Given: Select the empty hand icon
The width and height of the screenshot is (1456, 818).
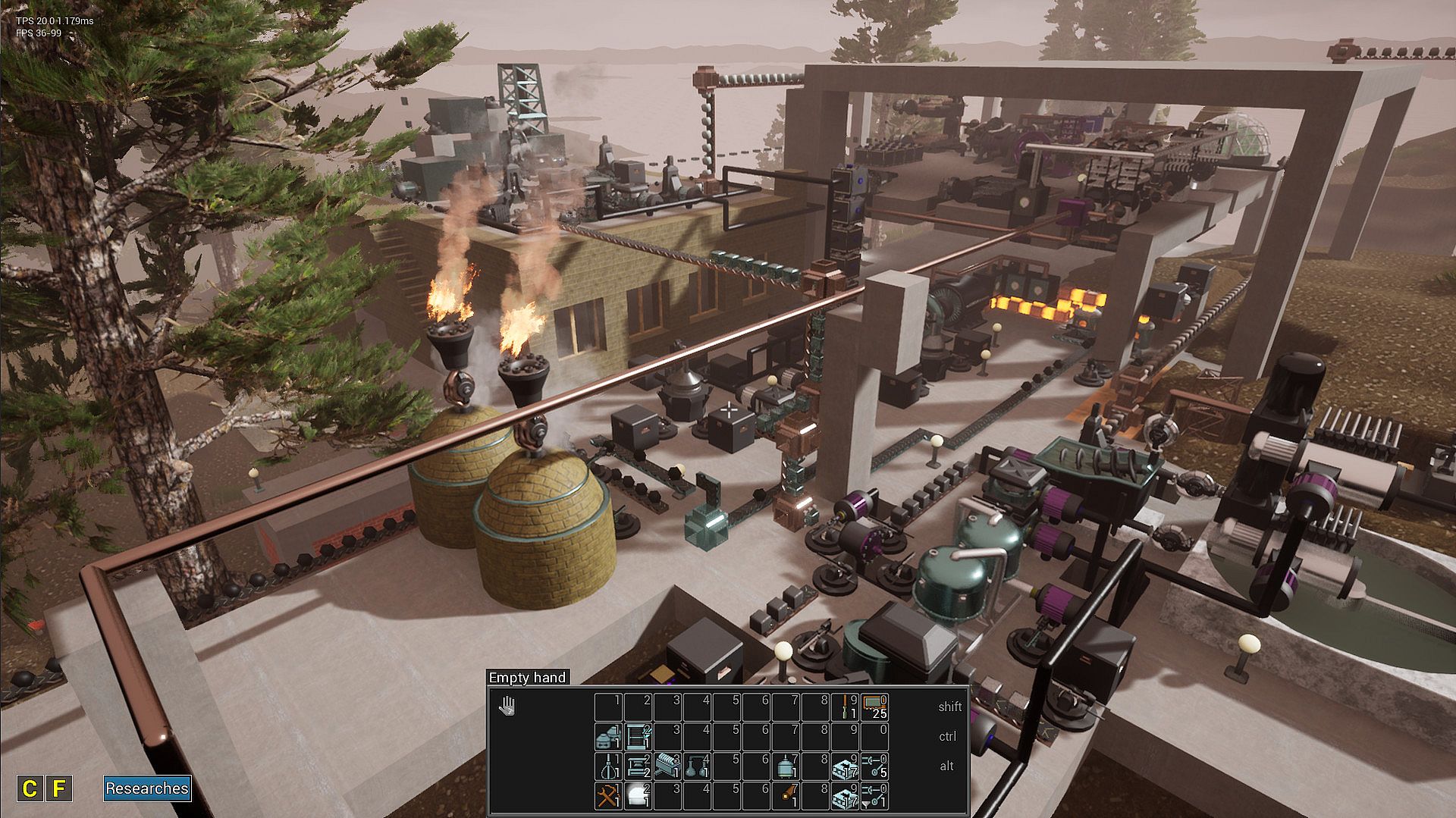Looking at the screenshot, I should 507,707.
